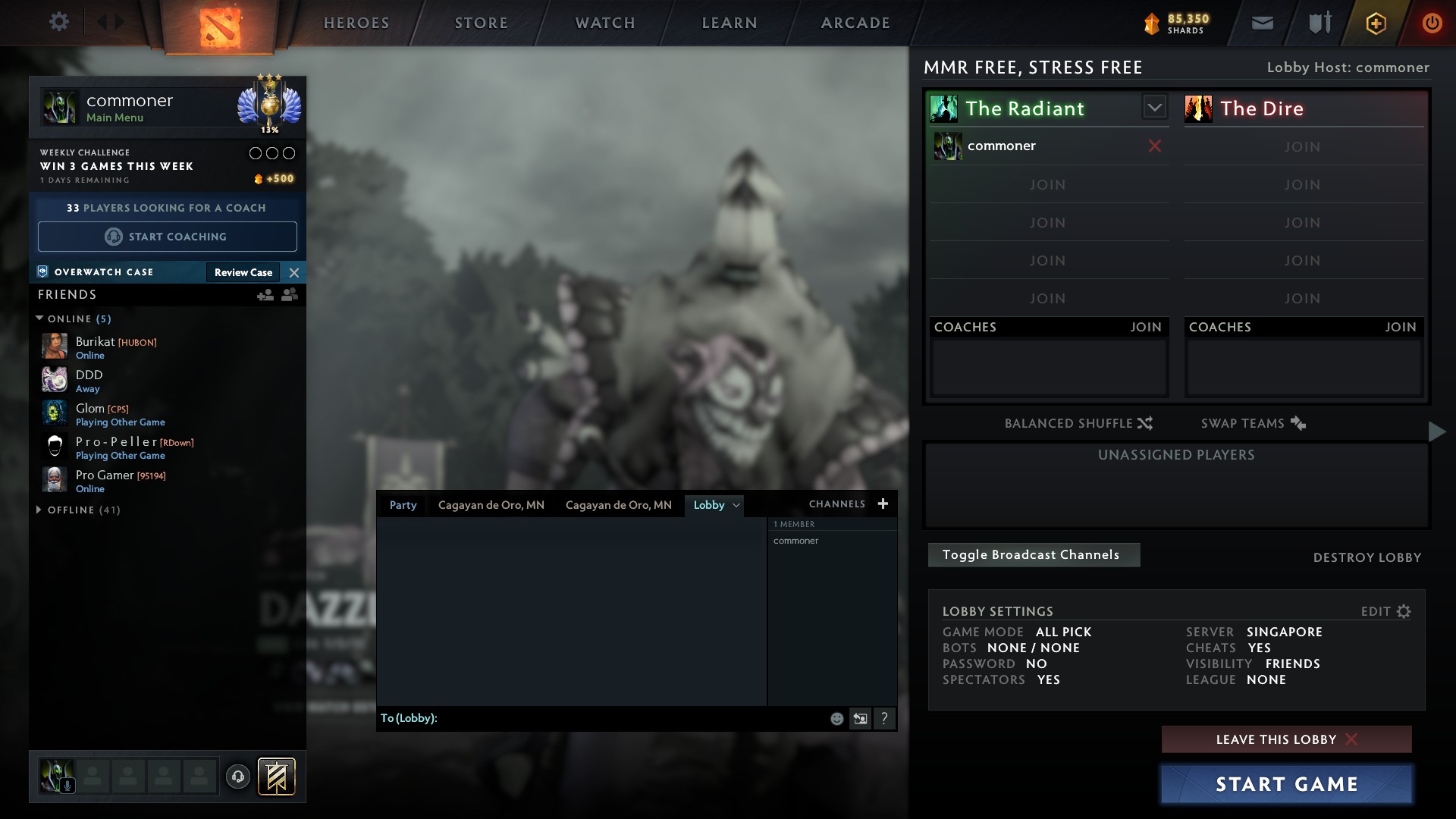
Task: Open the chat help question mark icon
Action: (884, 717)
